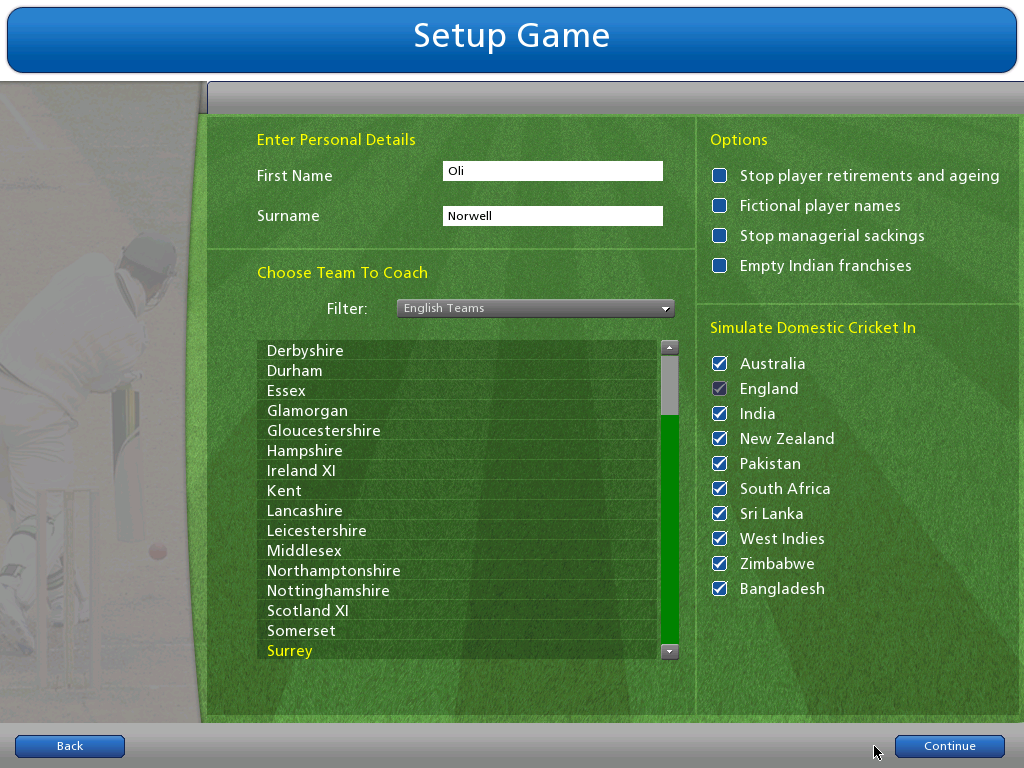Edit the Surname input field
The width and height of the screenshot is (1024, 768).
(552, 216)
